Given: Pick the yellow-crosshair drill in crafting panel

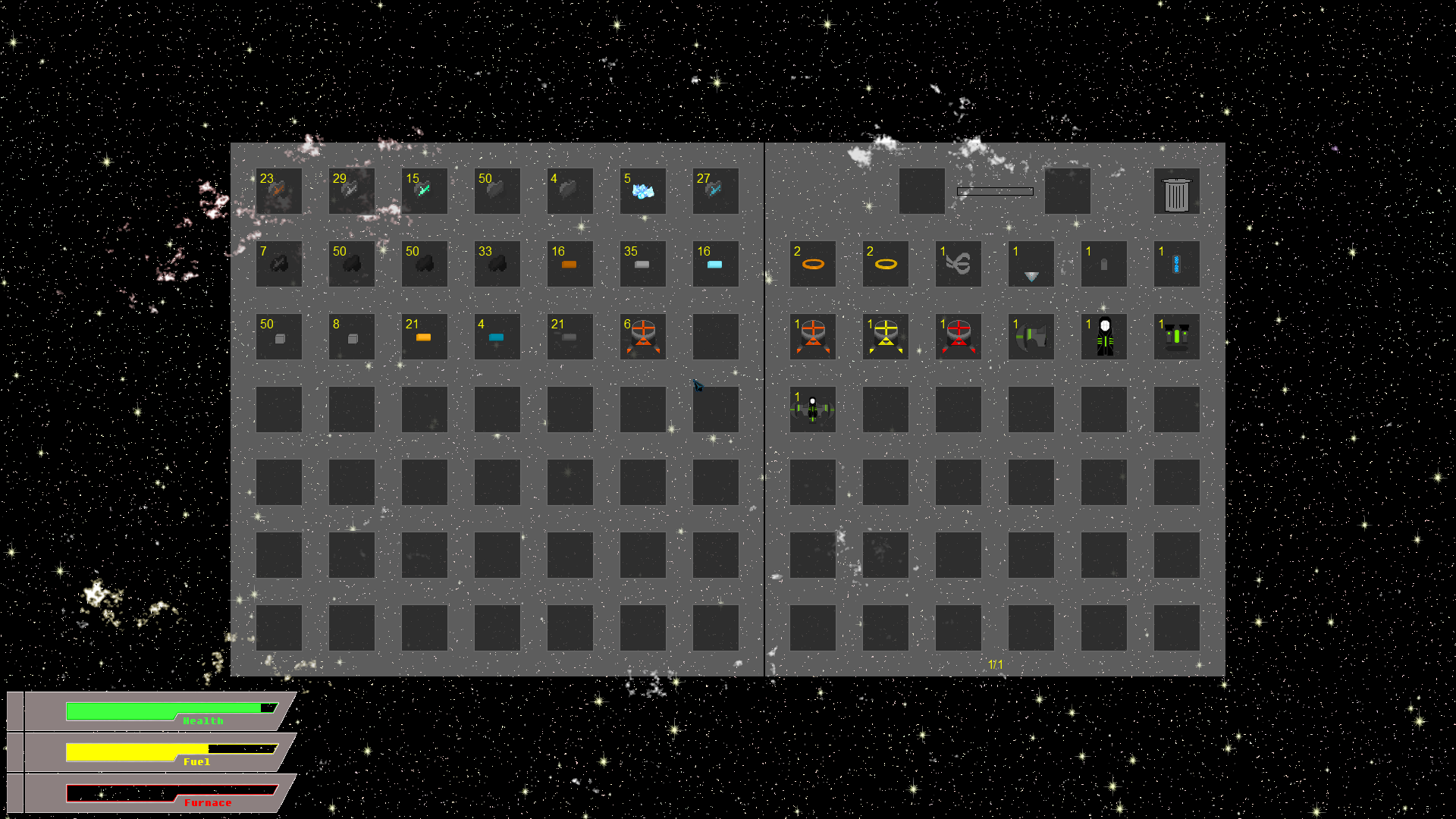Looking at the screenshot, I should (884, 336).
